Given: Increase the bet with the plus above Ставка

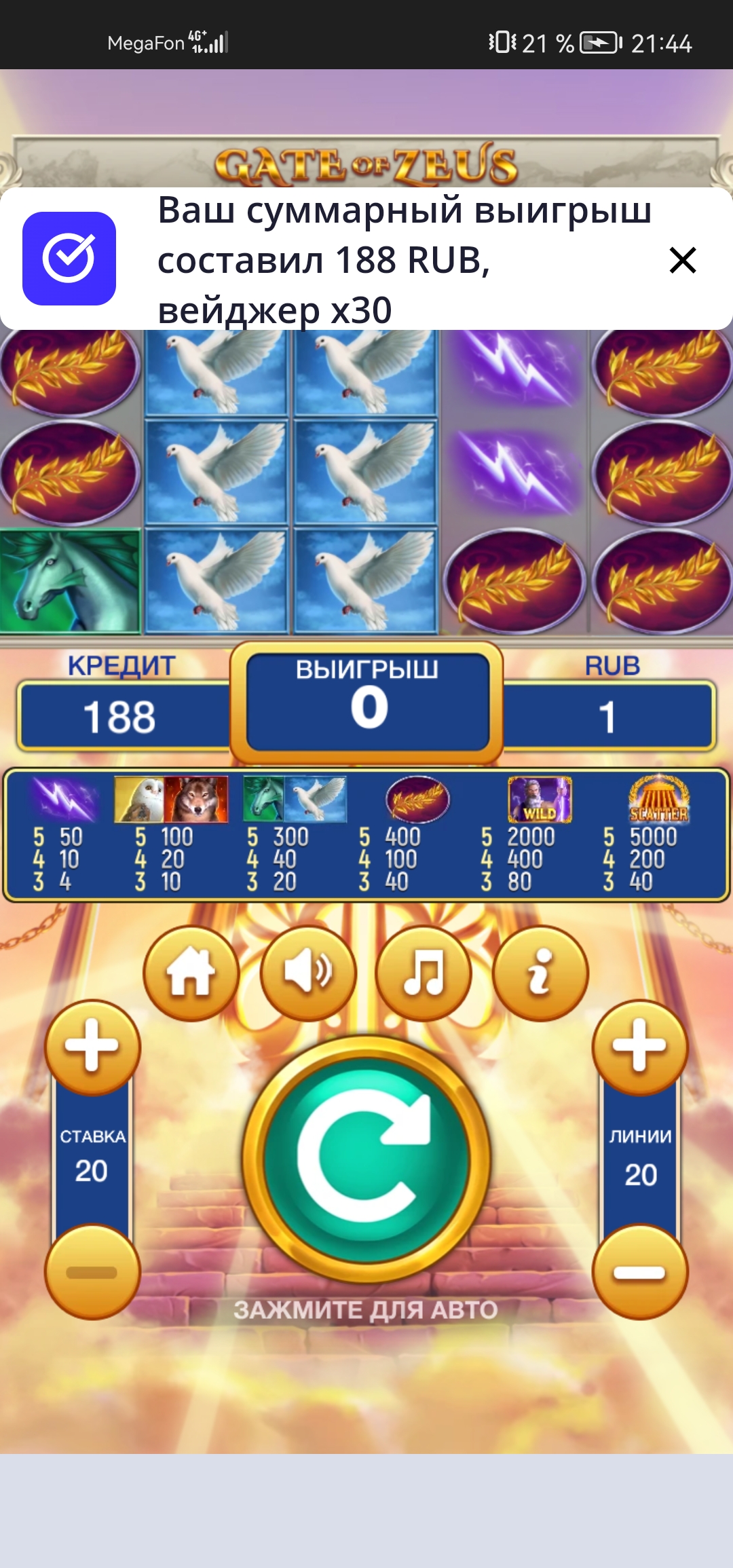Looking at the screenshot, I should 92,1047.
